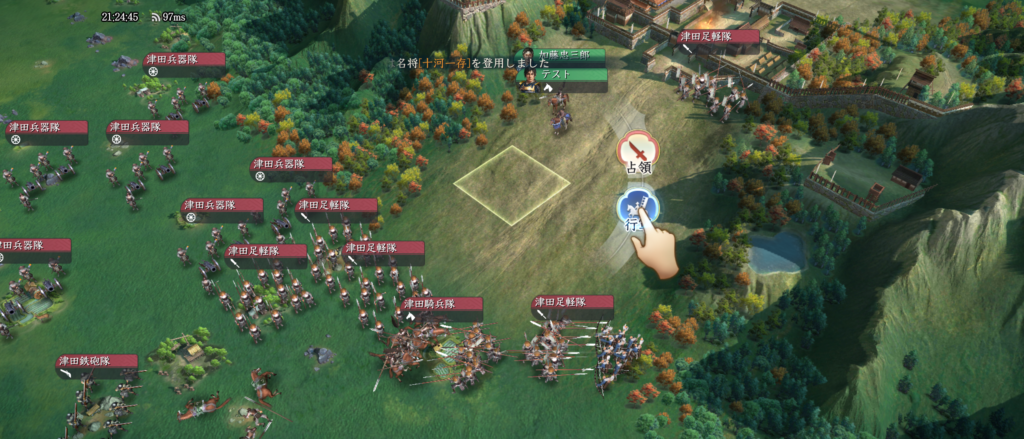Choose the 占領 (occupy) sword command
Image resolution: width=1024 pixels, height=439 pixels.
click(x=638, y=150)
